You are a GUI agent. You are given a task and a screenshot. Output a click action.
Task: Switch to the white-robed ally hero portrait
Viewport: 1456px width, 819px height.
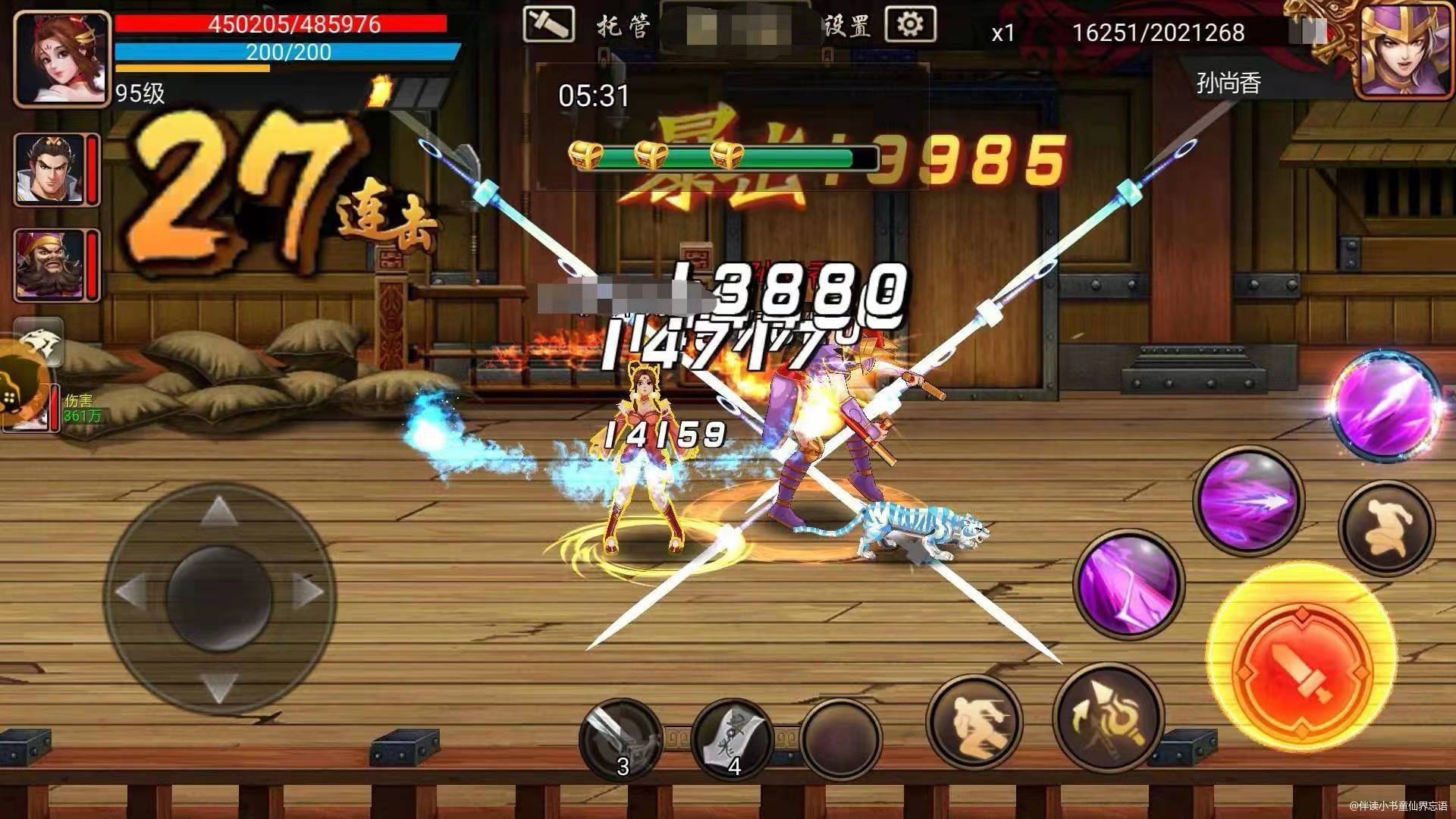pyautogui.click(x=50, y=170)
